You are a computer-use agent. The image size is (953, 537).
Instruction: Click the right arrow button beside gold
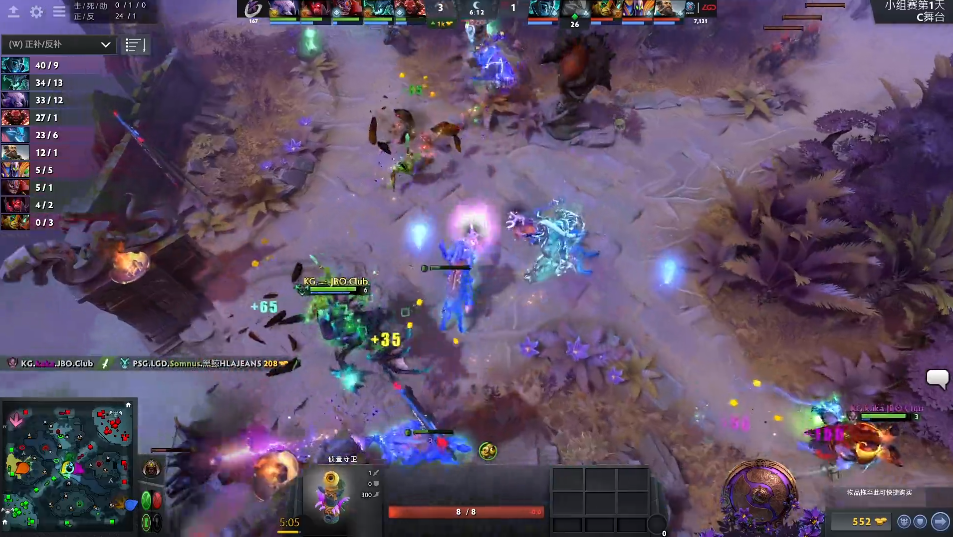940,521
